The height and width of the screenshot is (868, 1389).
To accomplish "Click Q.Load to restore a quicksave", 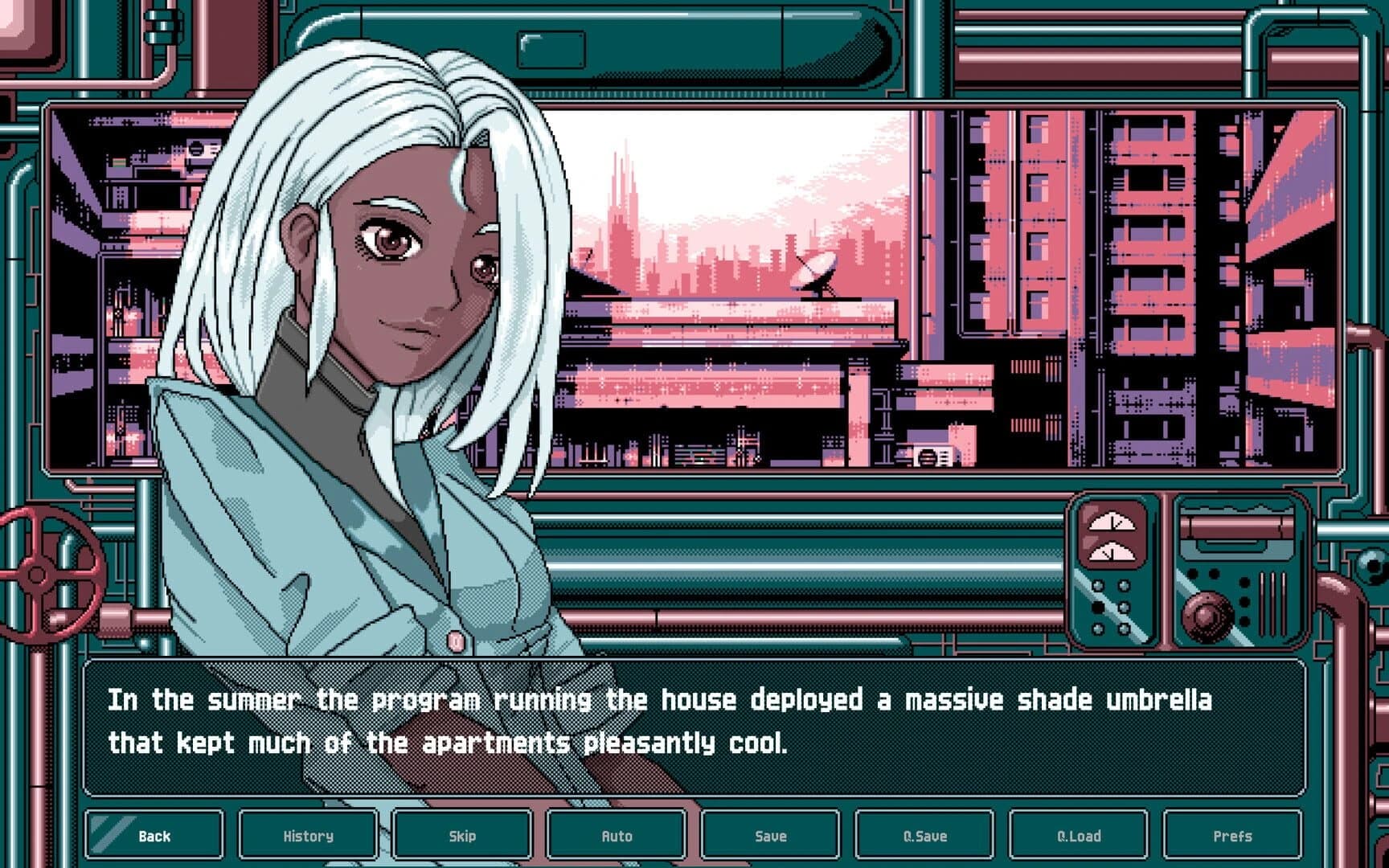I will [1080, 836].
